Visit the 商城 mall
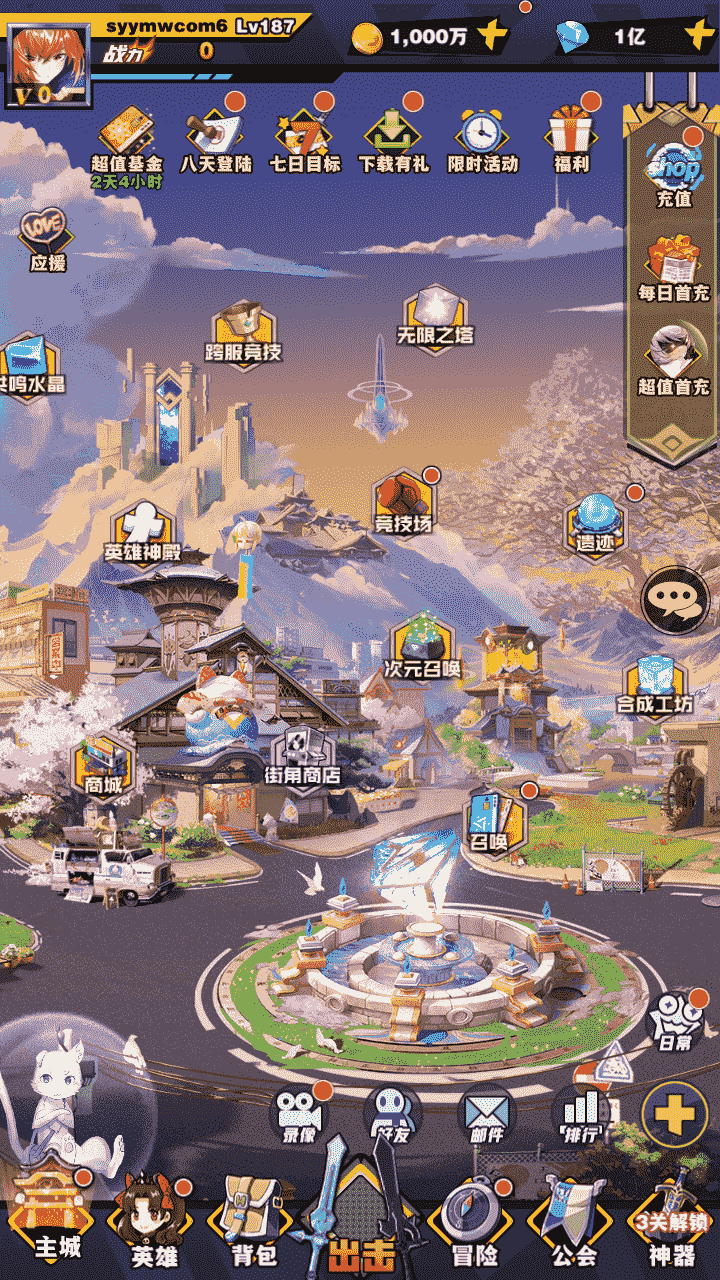This screenshot has width=720, height=1280. (103, 765)
